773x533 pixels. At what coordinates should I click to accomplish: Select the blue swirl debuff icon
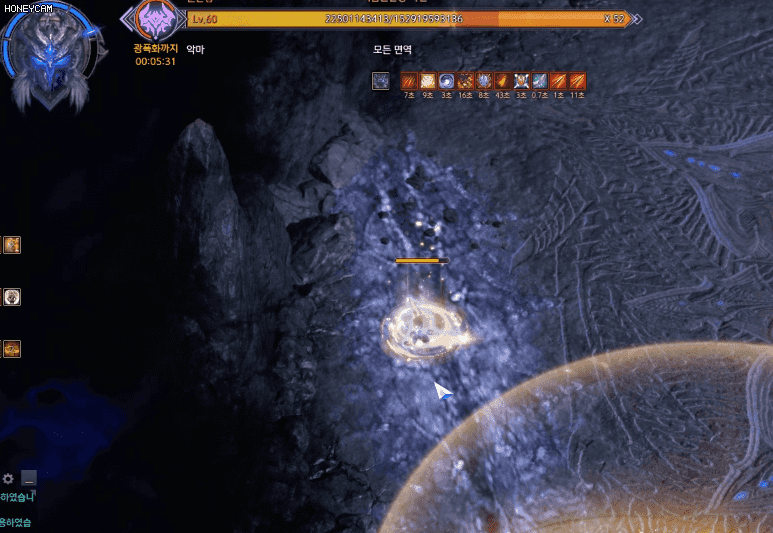point(446,81)
